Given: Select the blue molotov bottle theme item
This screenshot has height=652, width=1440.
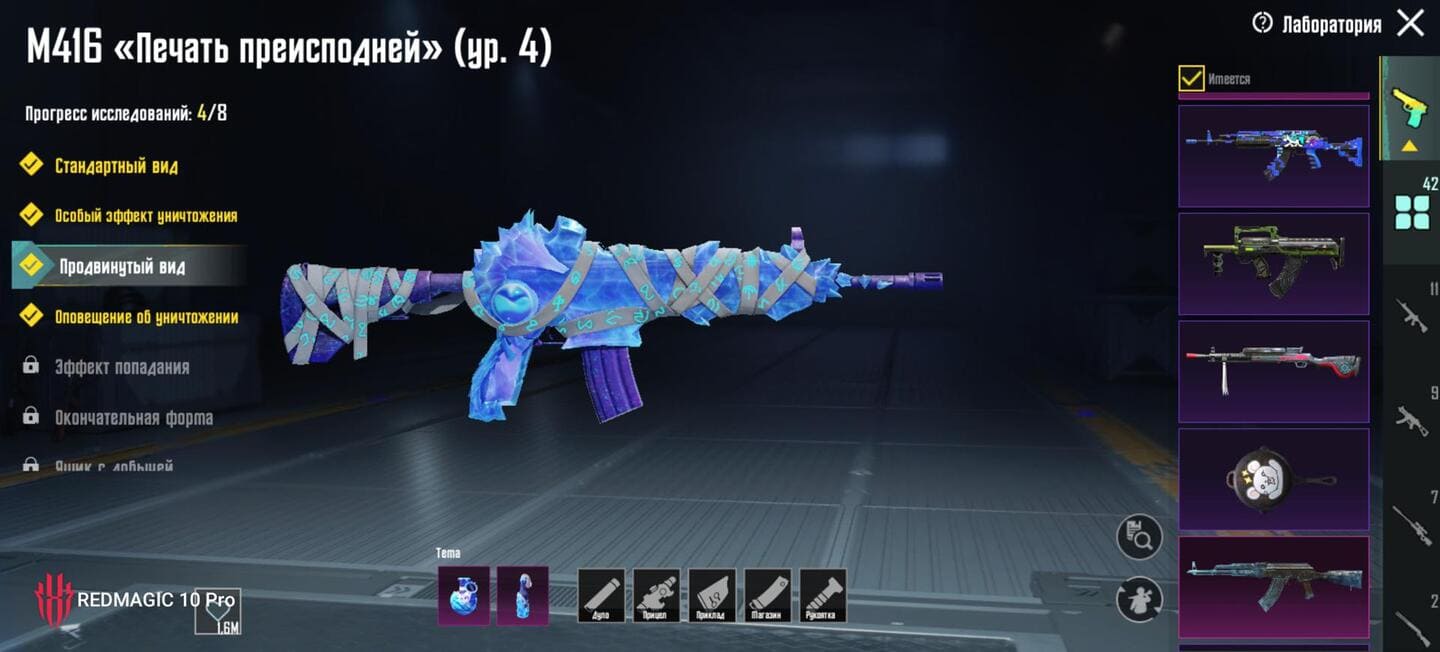Looking at the screenshot, I should tap(522, 595).
